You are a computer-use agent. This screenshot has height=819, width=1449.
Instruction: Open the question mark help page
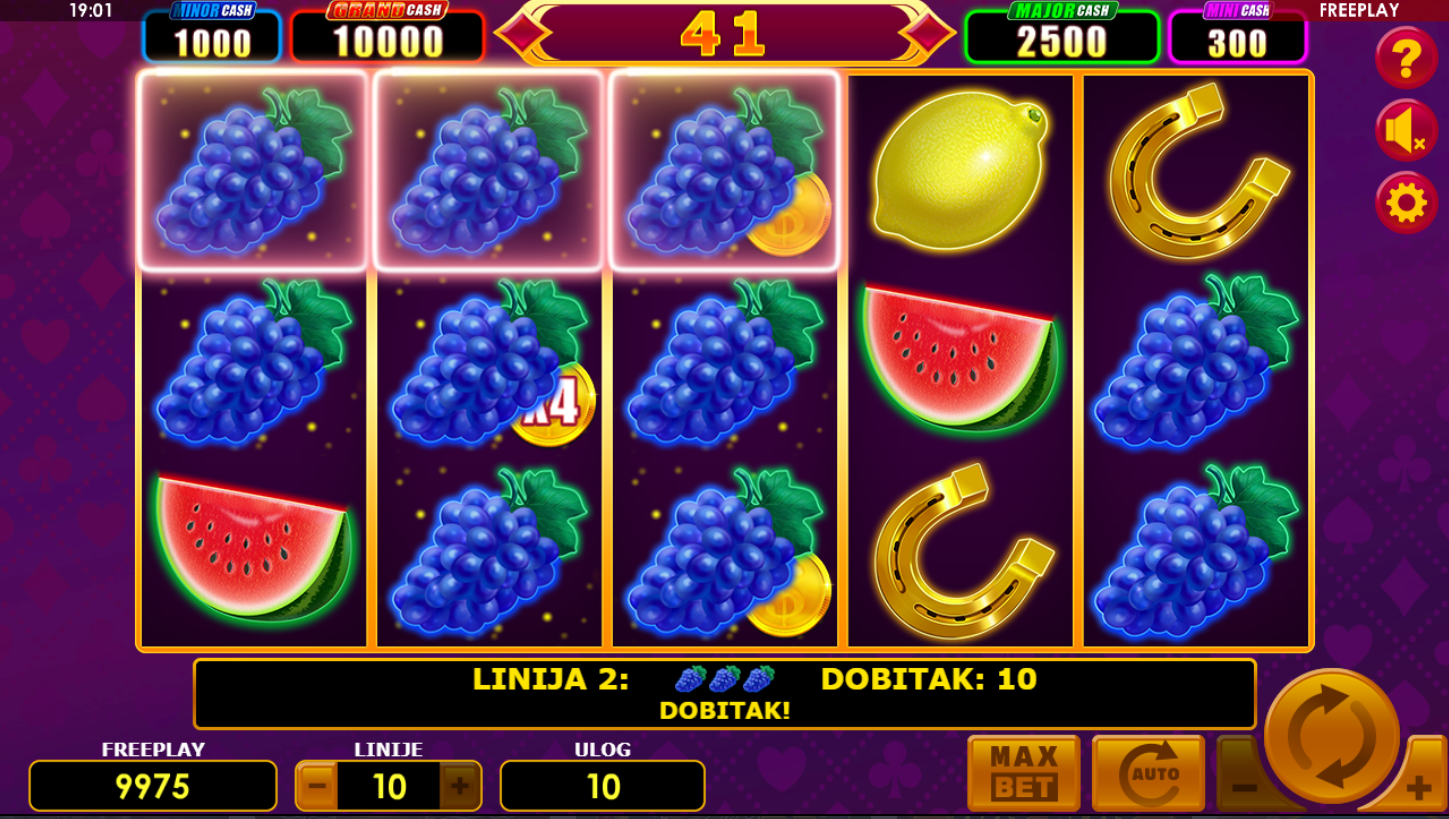tap(1406, 59)
